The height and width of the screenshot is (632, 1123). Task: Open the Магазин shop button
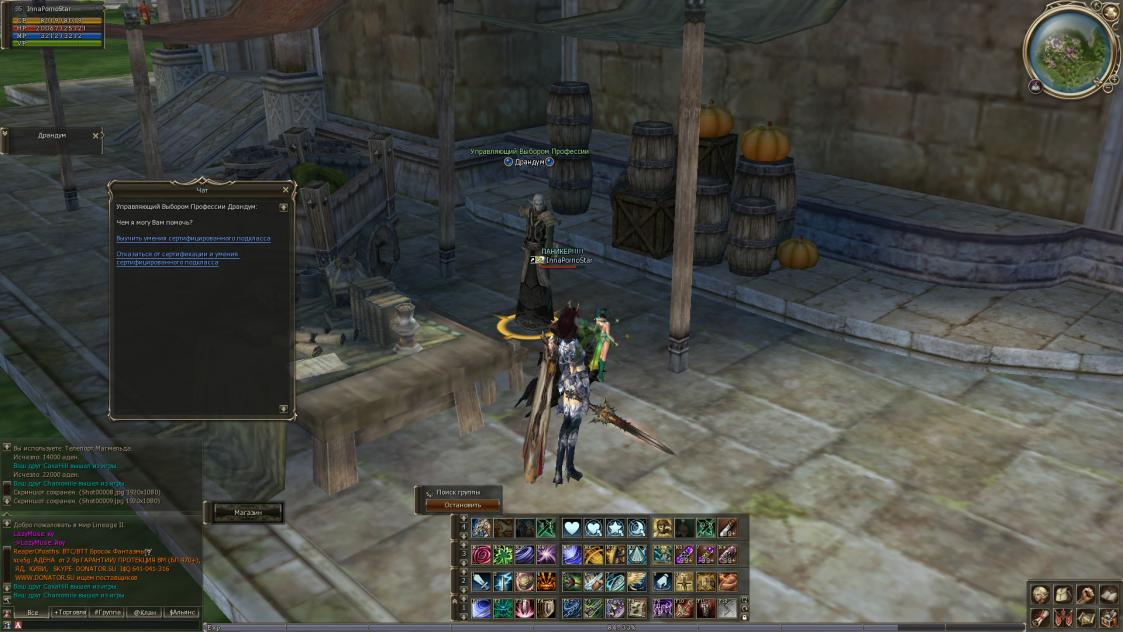[x=248, y=512]
